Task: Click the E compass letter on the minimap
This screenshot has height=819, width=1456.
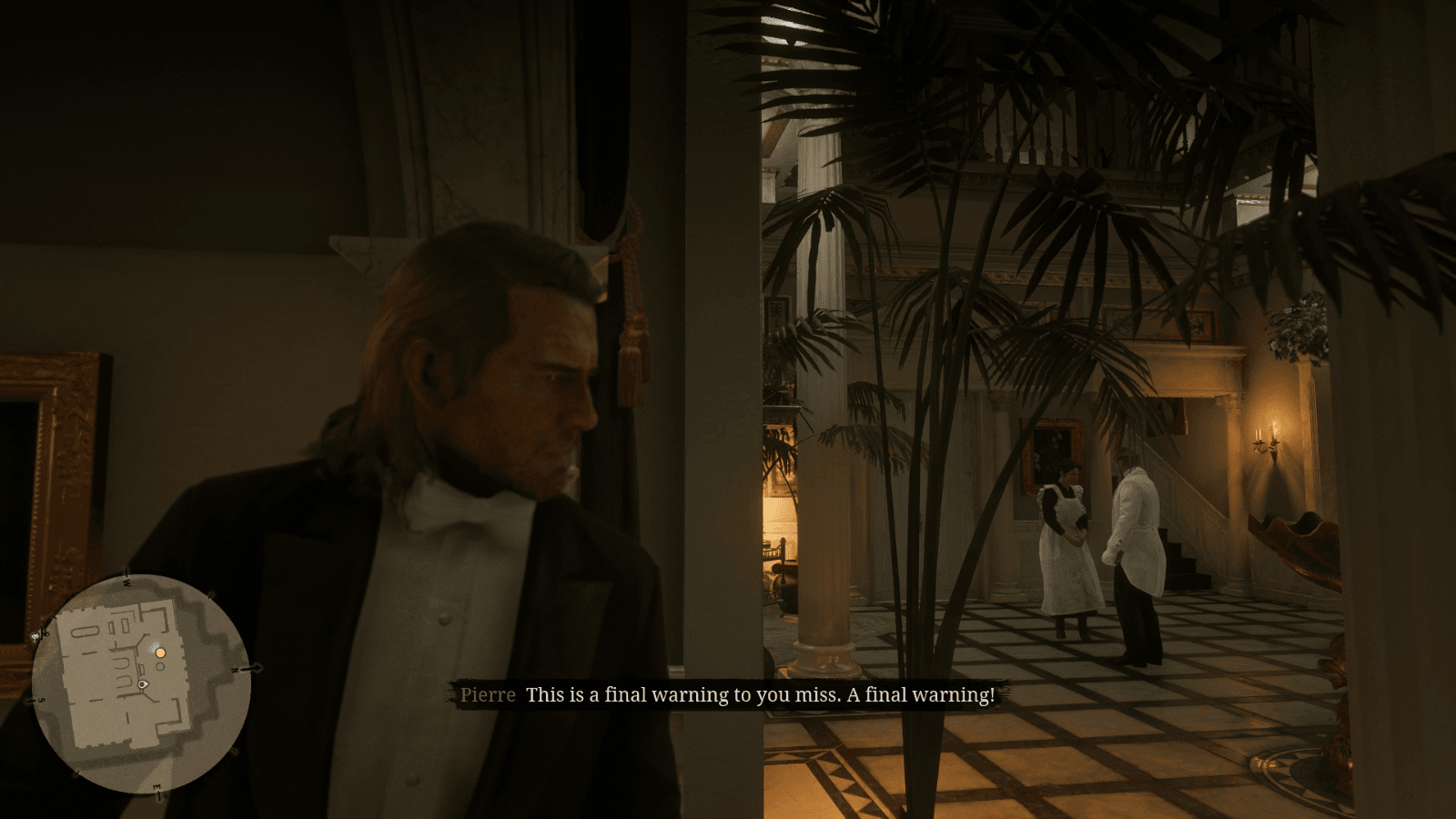Action: pyautogui.click(x=156, y=786)
